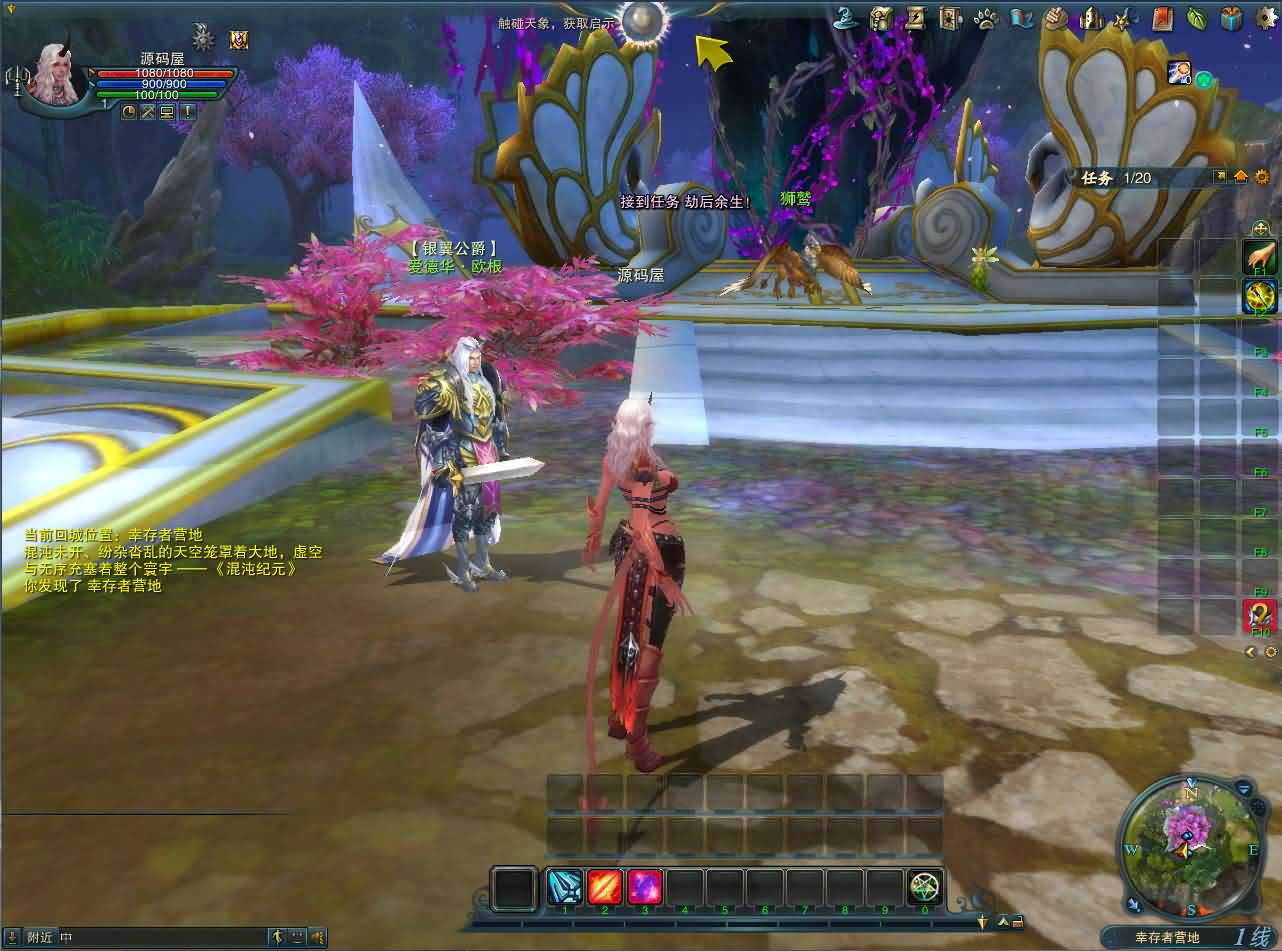Cast the purple magic skill in slot 3
Viewport: 1282px width, 951px height.
pos(645,887)
